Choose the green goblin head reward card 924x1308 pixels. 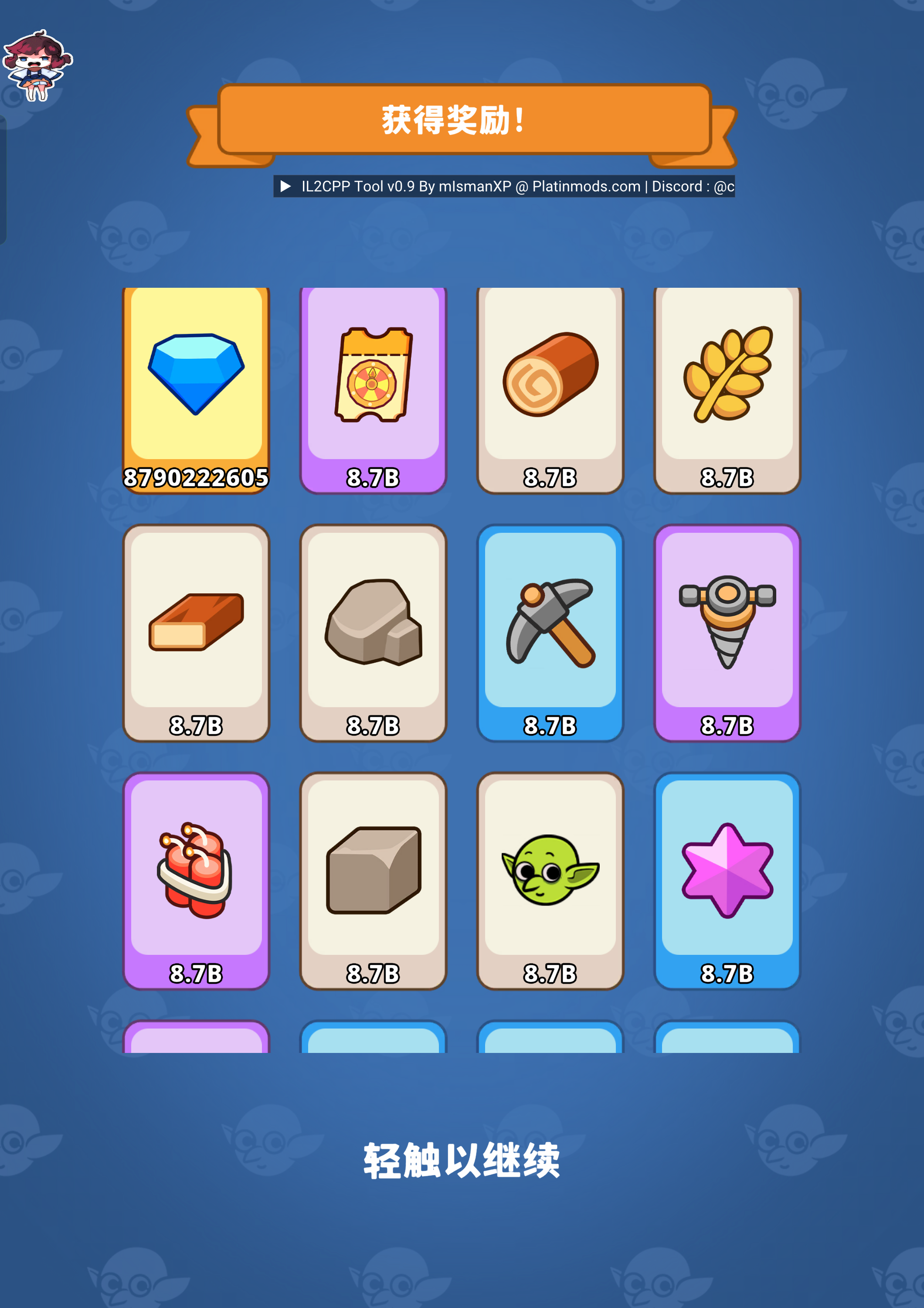[x=550, y=880]
